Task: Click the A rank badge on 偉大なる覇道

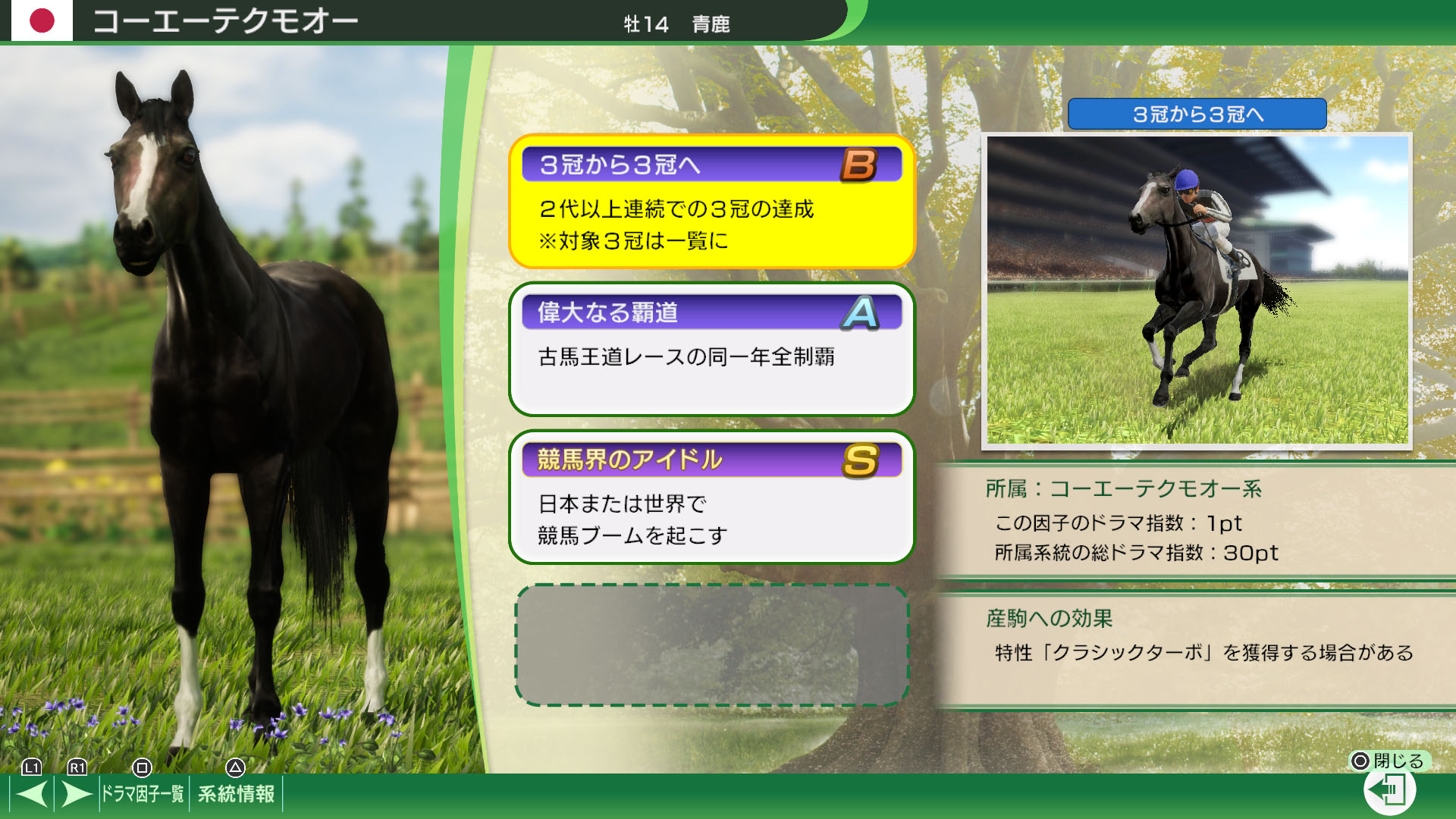Action: [x=859, y=312]
